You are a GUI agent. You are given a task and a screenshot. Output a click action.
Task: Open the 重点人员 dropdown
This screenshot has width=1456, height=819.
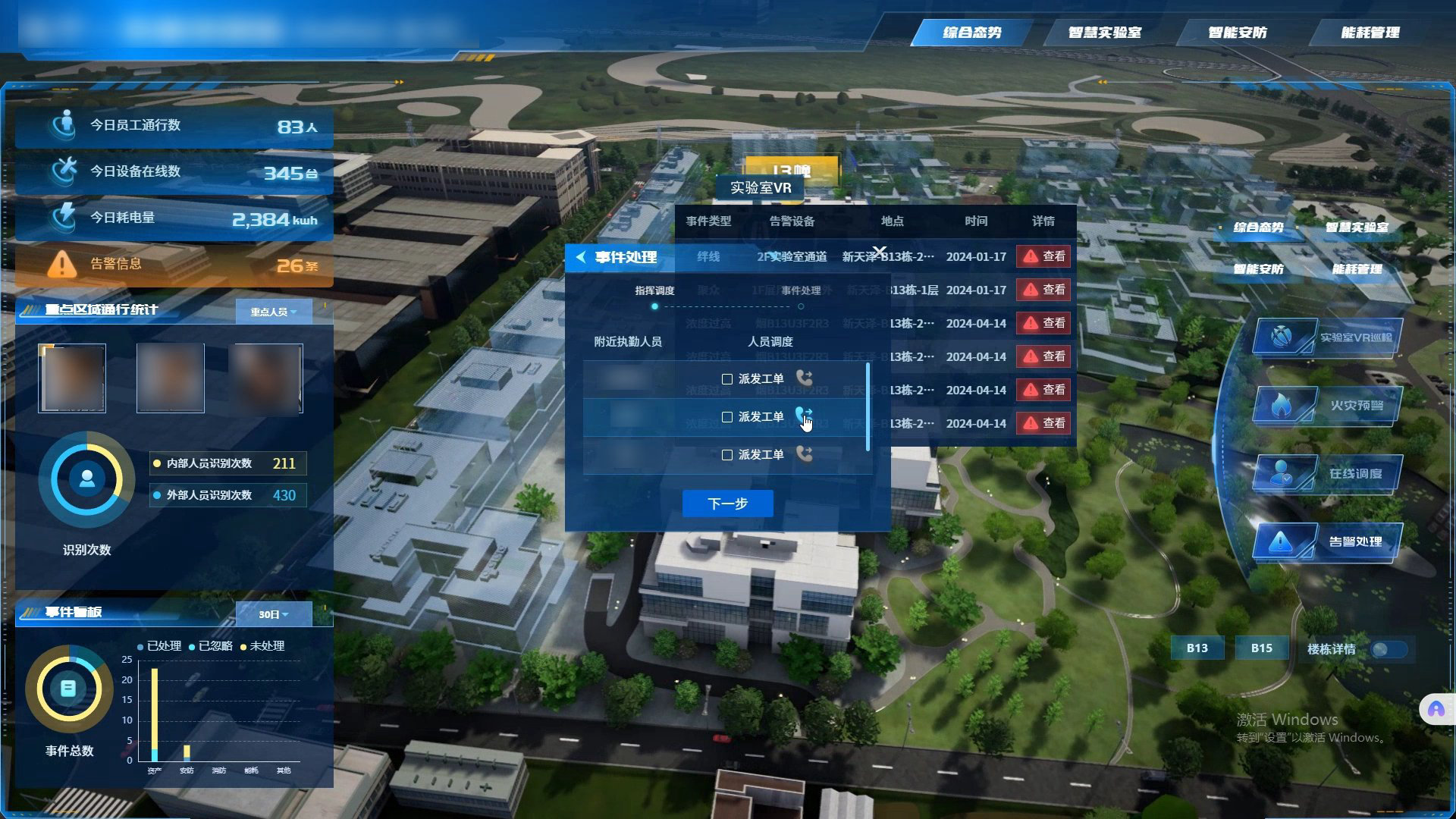coord(273,312)
